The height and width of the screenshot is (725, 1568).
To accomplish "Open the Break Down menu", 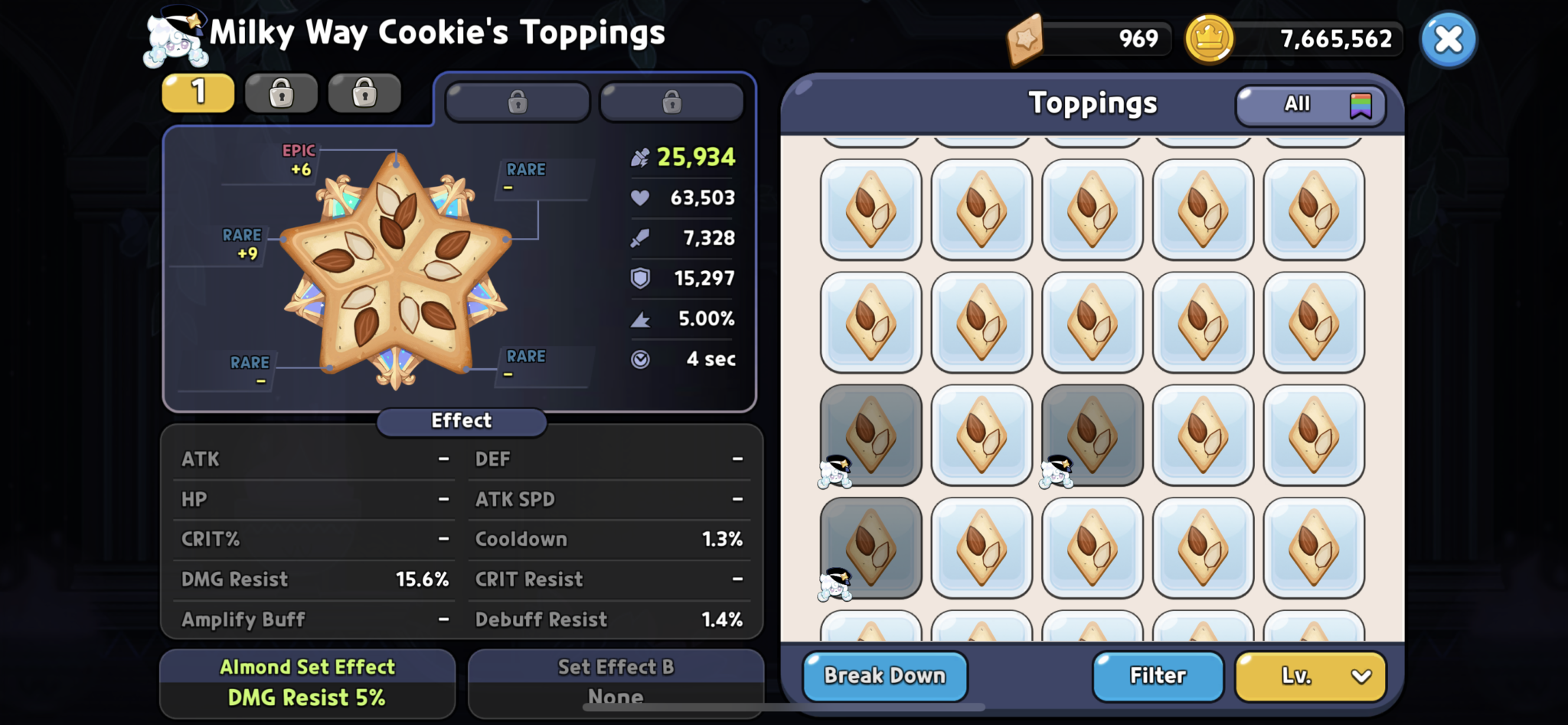I will 884,676.
